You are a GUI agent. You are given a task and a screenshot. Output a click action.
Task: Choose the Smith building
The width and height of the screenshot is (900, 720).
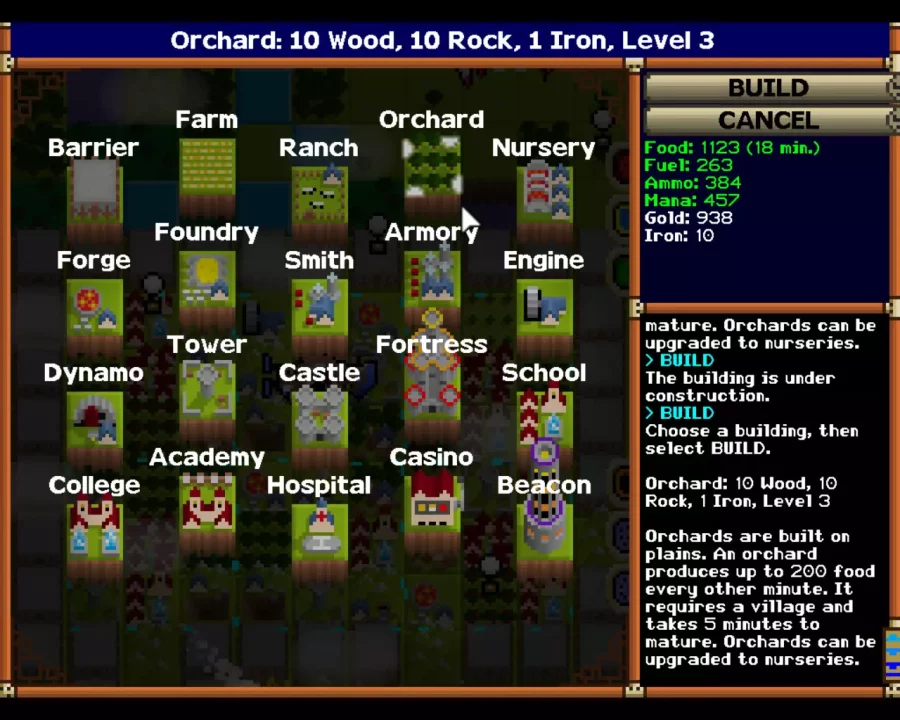319,304
